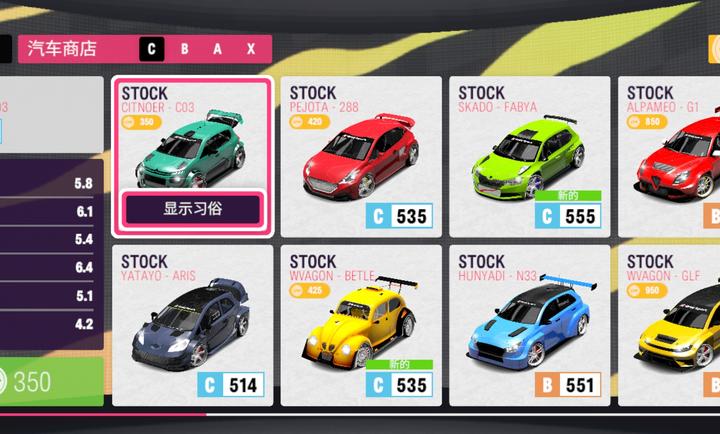This screenshot has width=720, height=434.
Task: Choose the dark Yatayo Aris car card
Action: click(192, 325)
